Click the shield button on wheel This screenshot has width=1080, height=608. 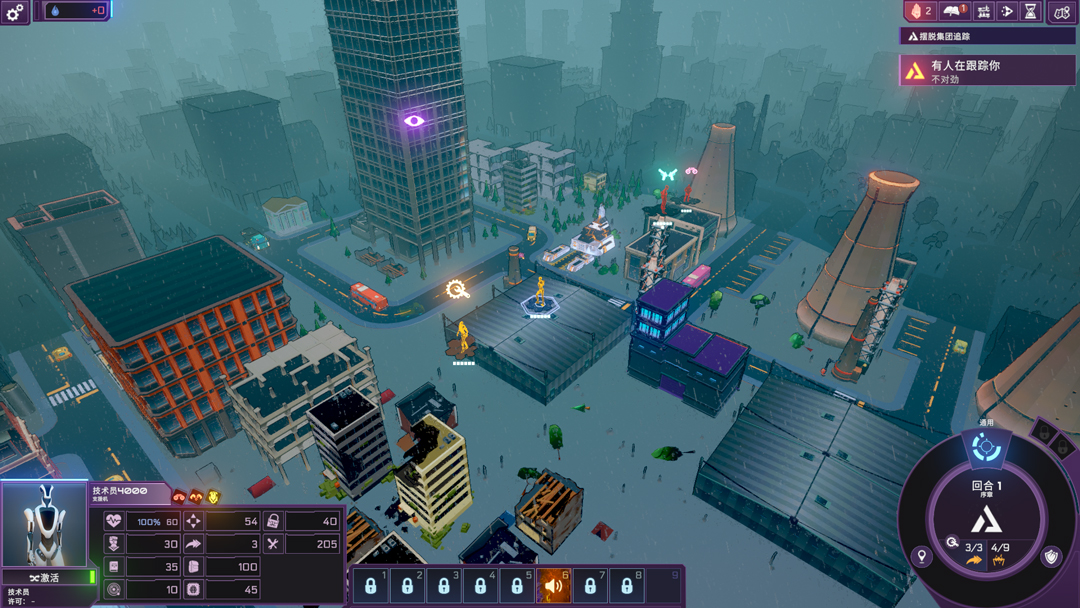(x=1051, y=557)
